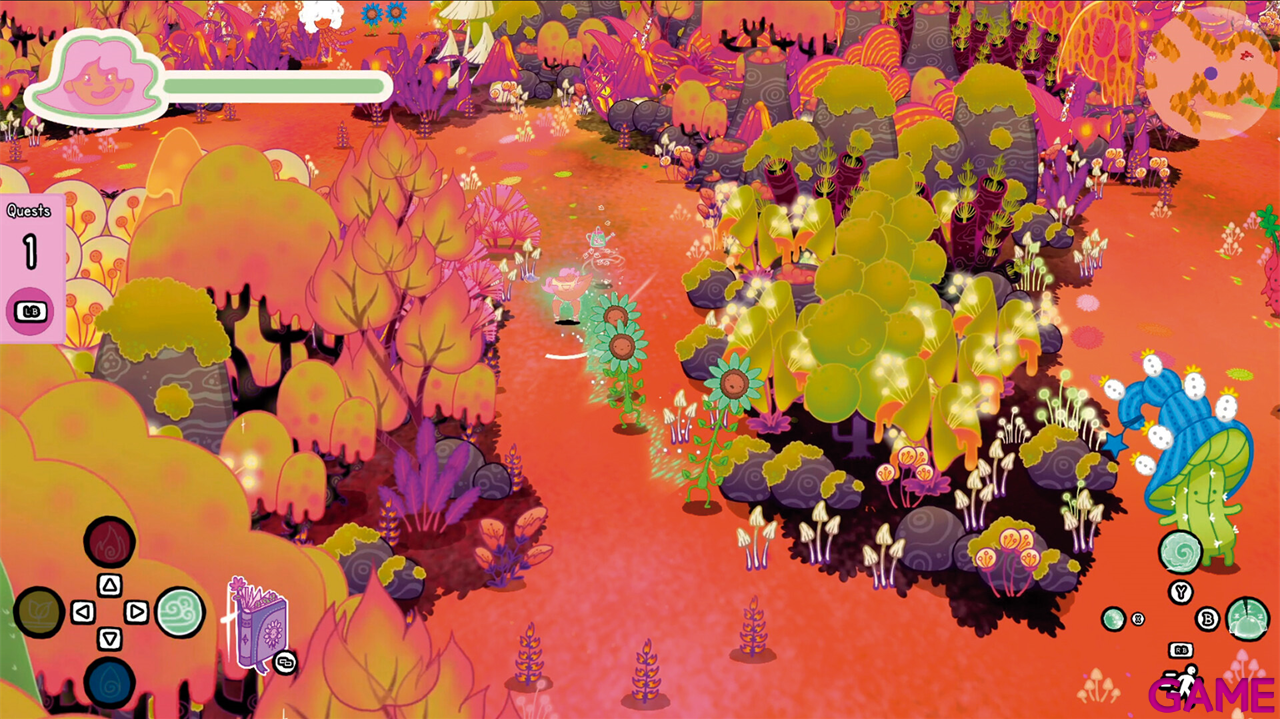
Task: Open the Quests tracker panel
Action: (31, 267)
